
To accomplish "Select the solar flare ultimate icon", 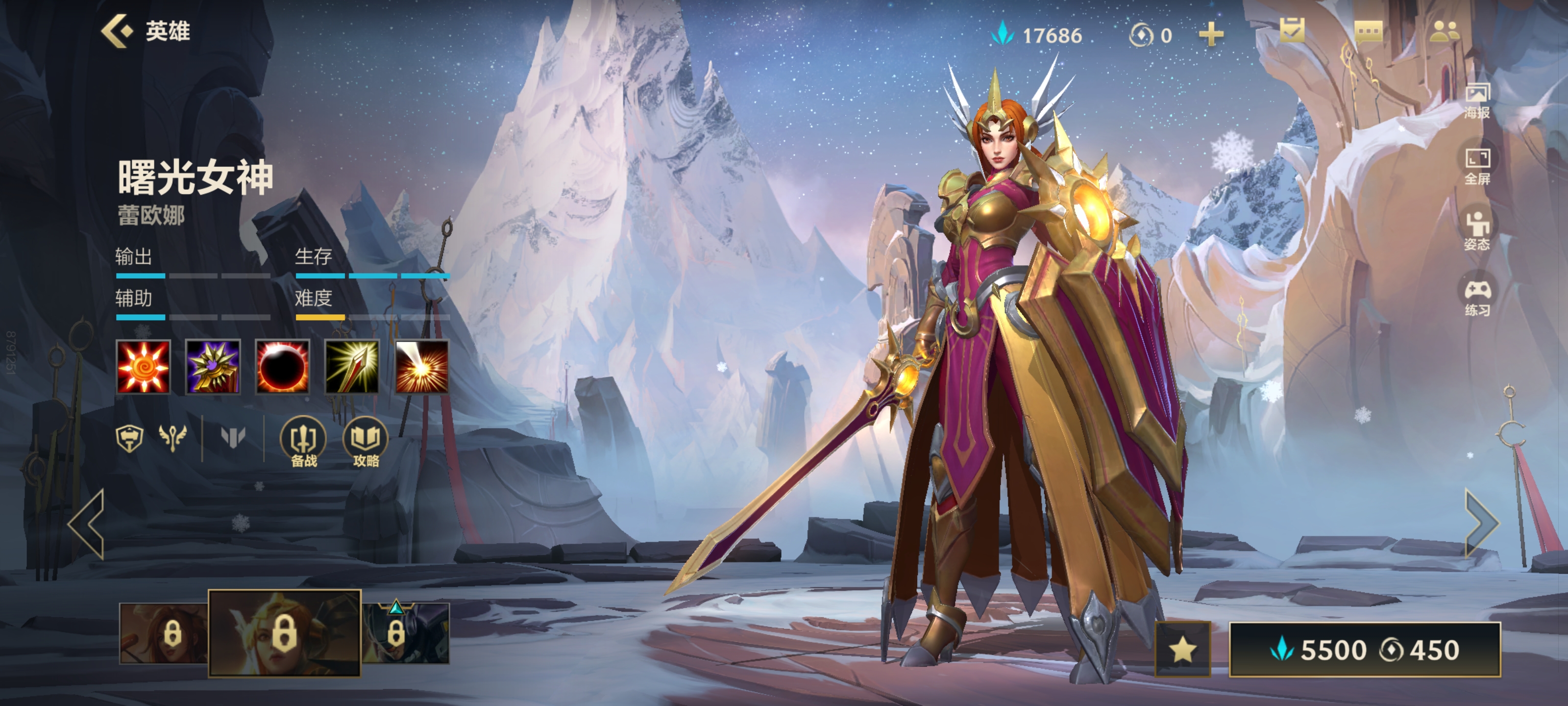I will click(x=422, y=366).
